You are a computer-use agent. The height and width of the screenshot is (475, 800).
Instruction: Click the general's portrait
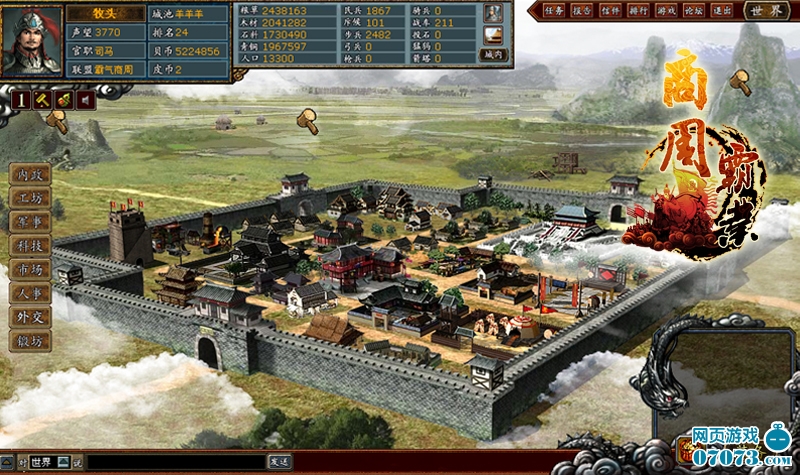point(30,40)
